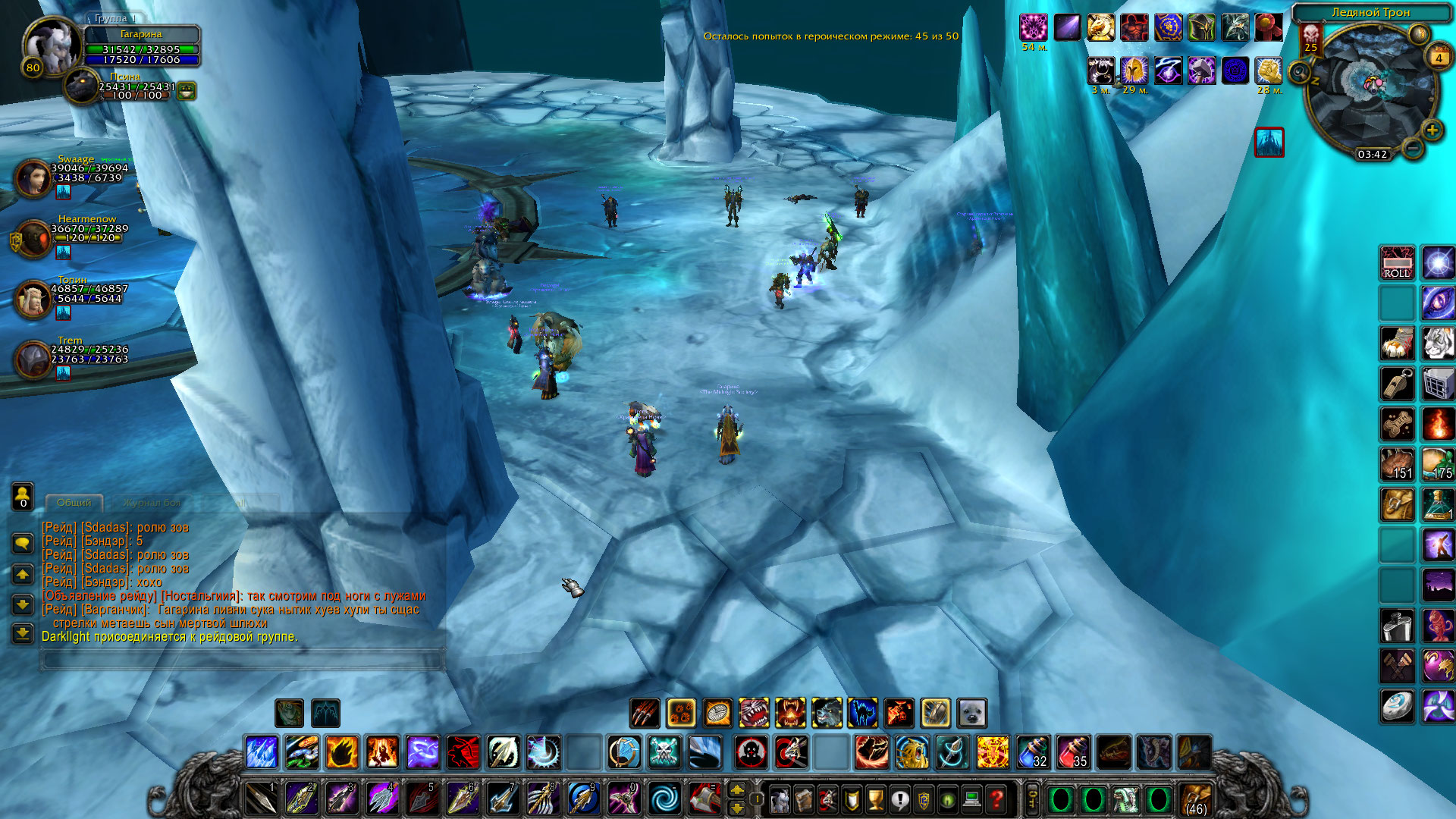Image resolution: width=1456 pixels, height=819 pixels.
Task: Select party member Trem's portrait
Action: click(x=33, y=359)
